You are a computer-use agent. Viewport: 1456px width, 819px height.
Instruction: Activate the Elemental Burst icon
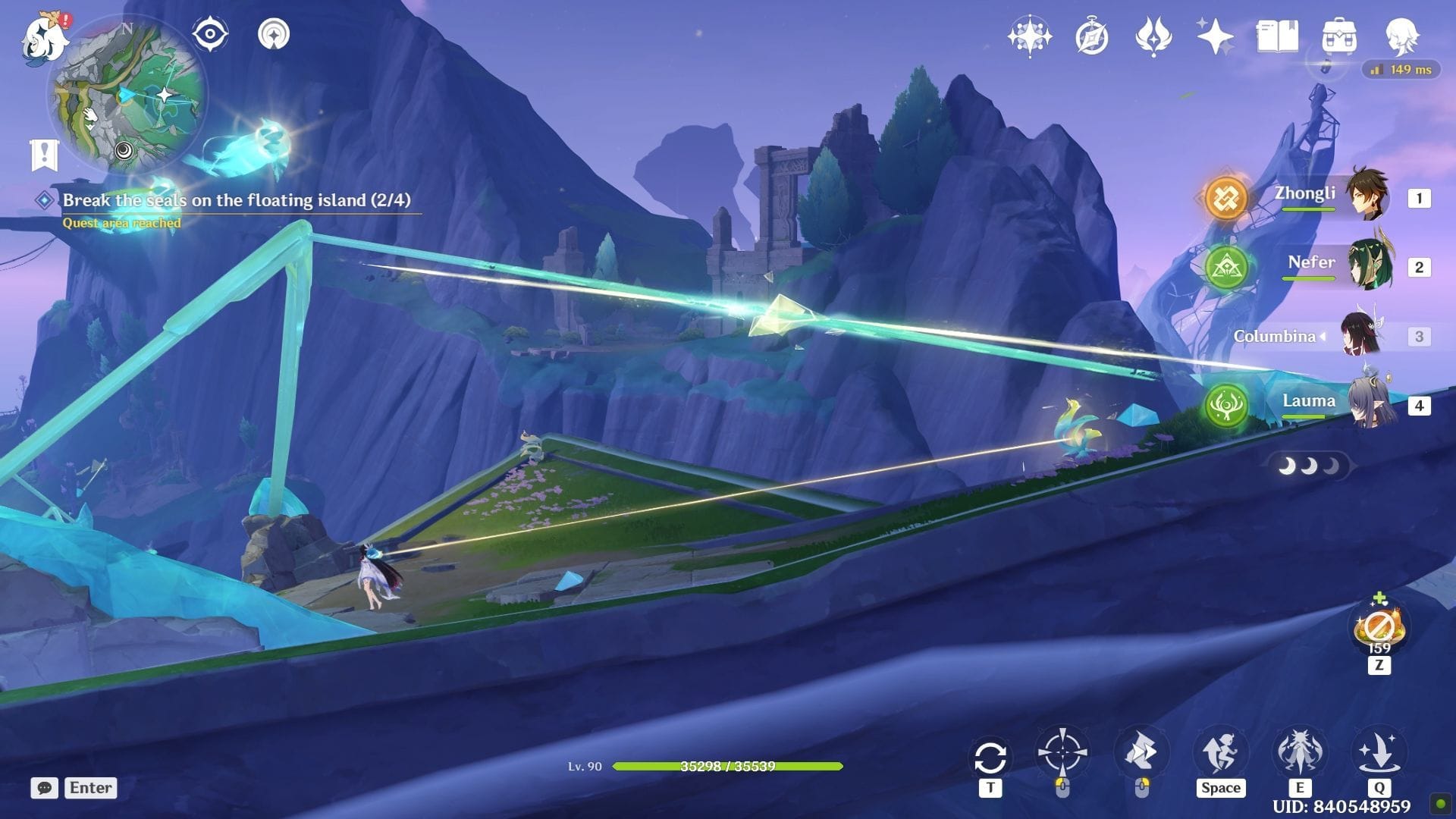point(1379,752)
